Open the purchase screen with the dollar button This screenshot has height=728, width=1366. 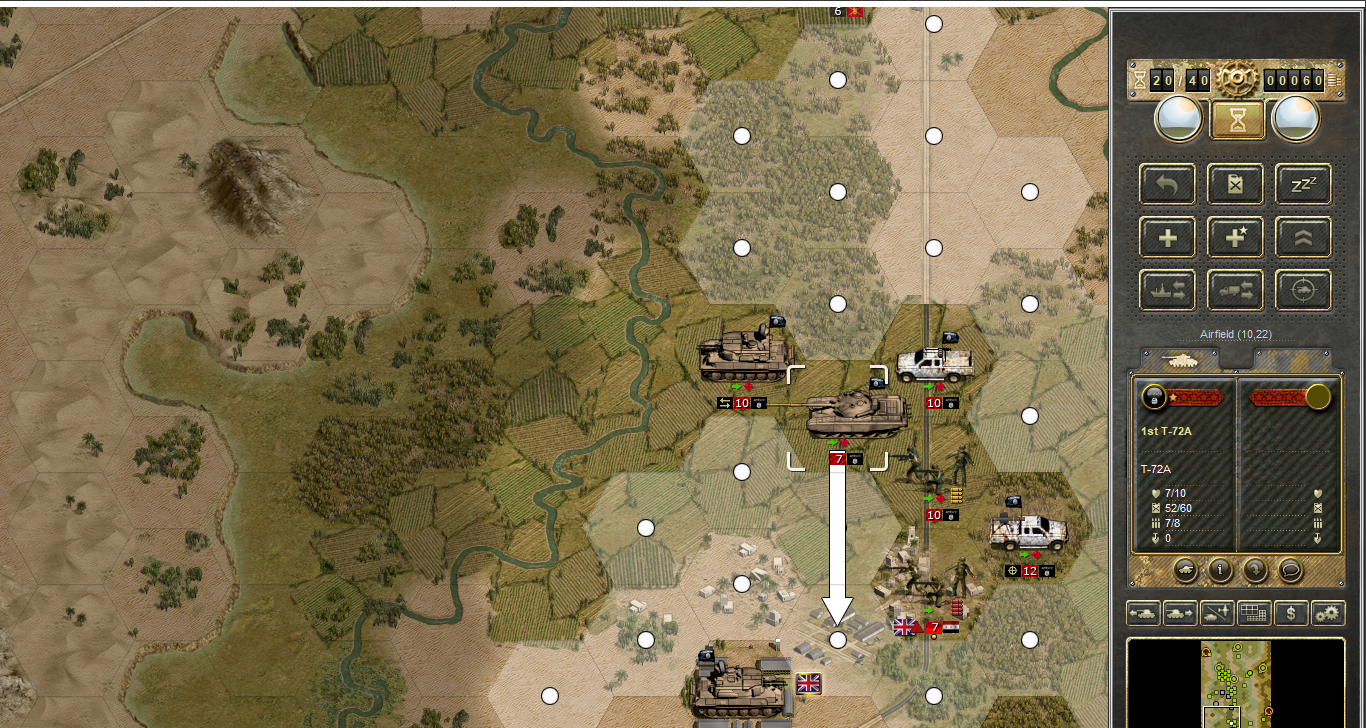pyautogui.click(x=1291, y=613)
